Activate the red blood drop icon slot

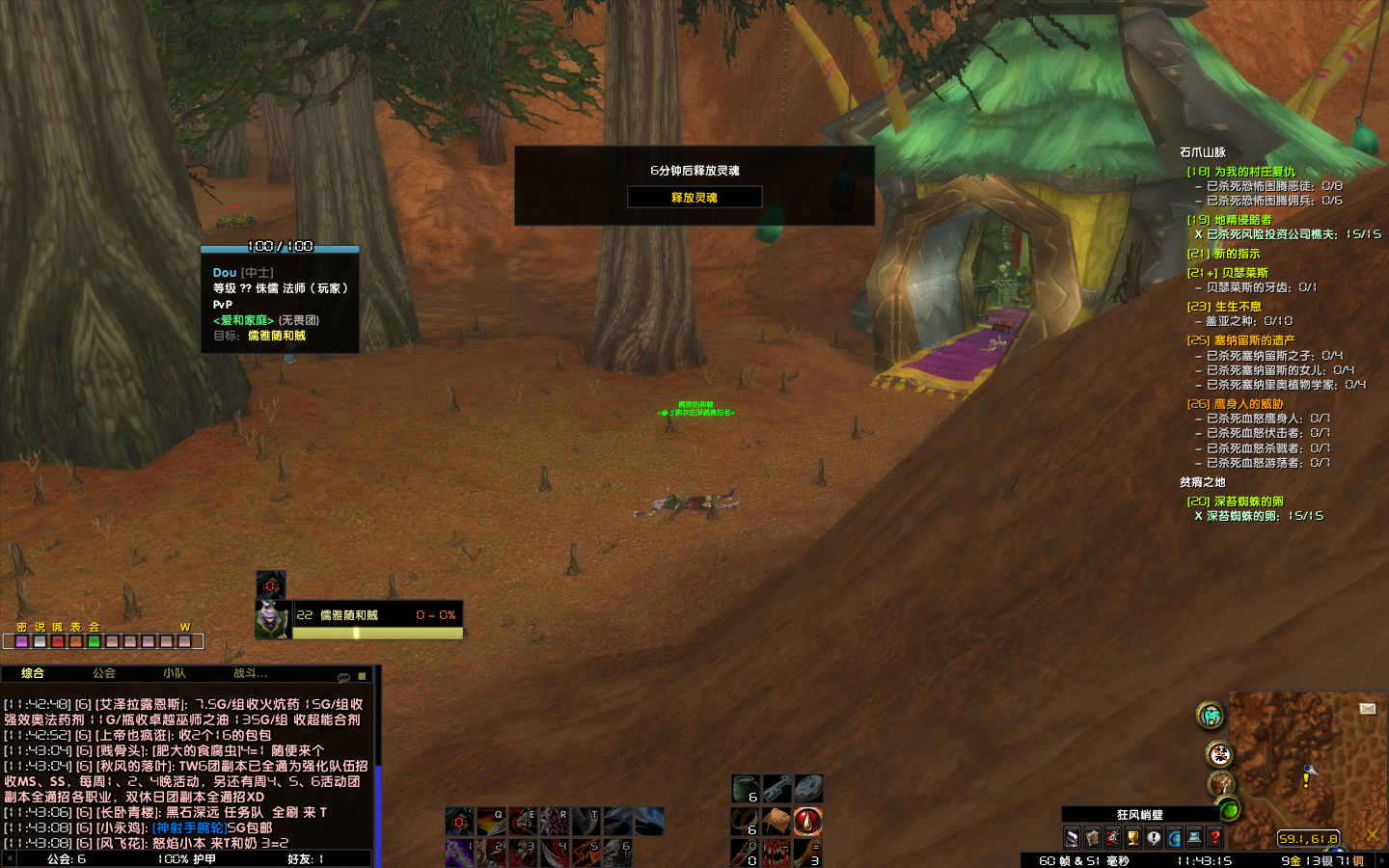click(x=808, y=821)
